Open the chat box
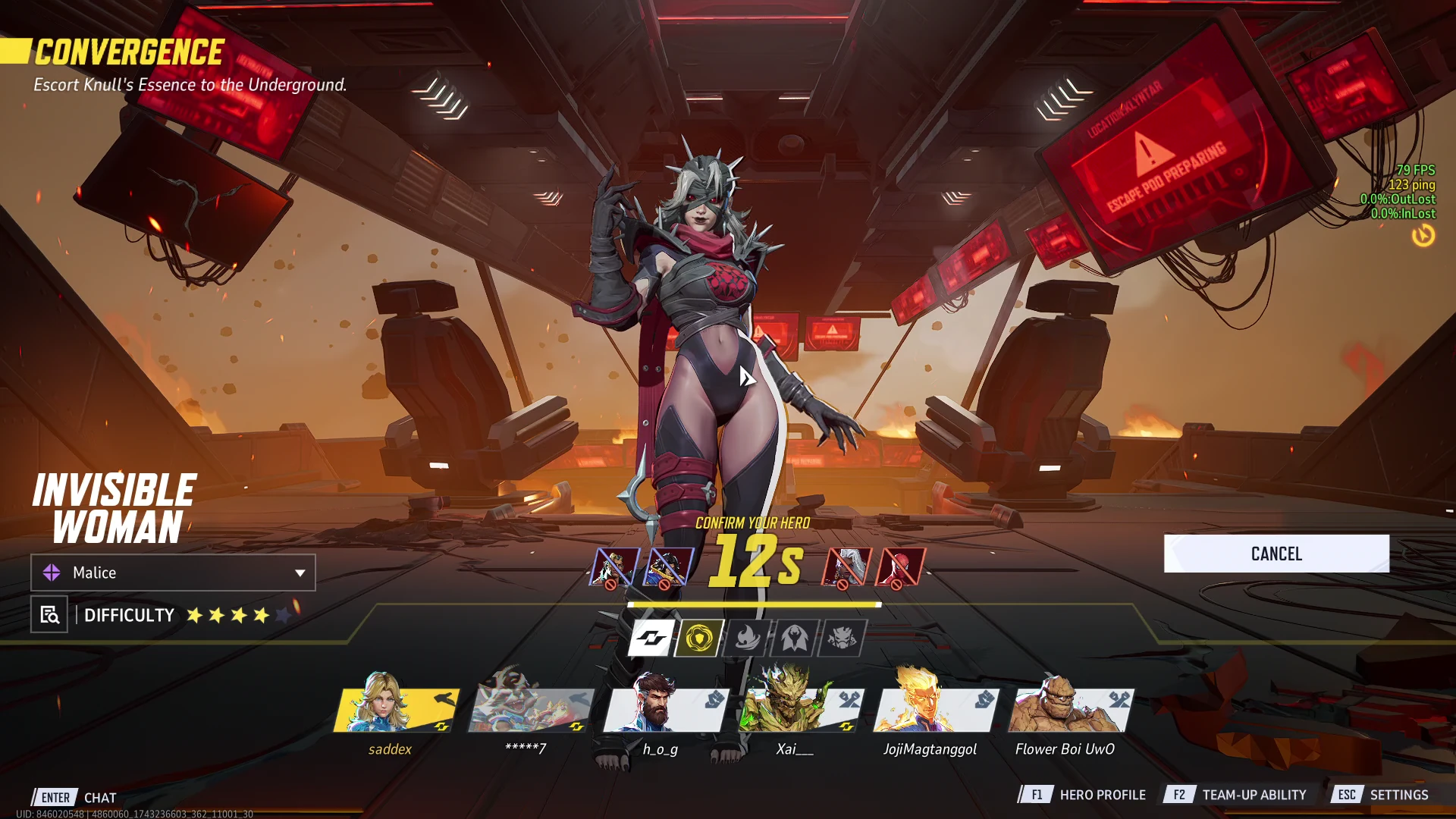The width and height of the screenshot is (1456, 819). point(76,798)
